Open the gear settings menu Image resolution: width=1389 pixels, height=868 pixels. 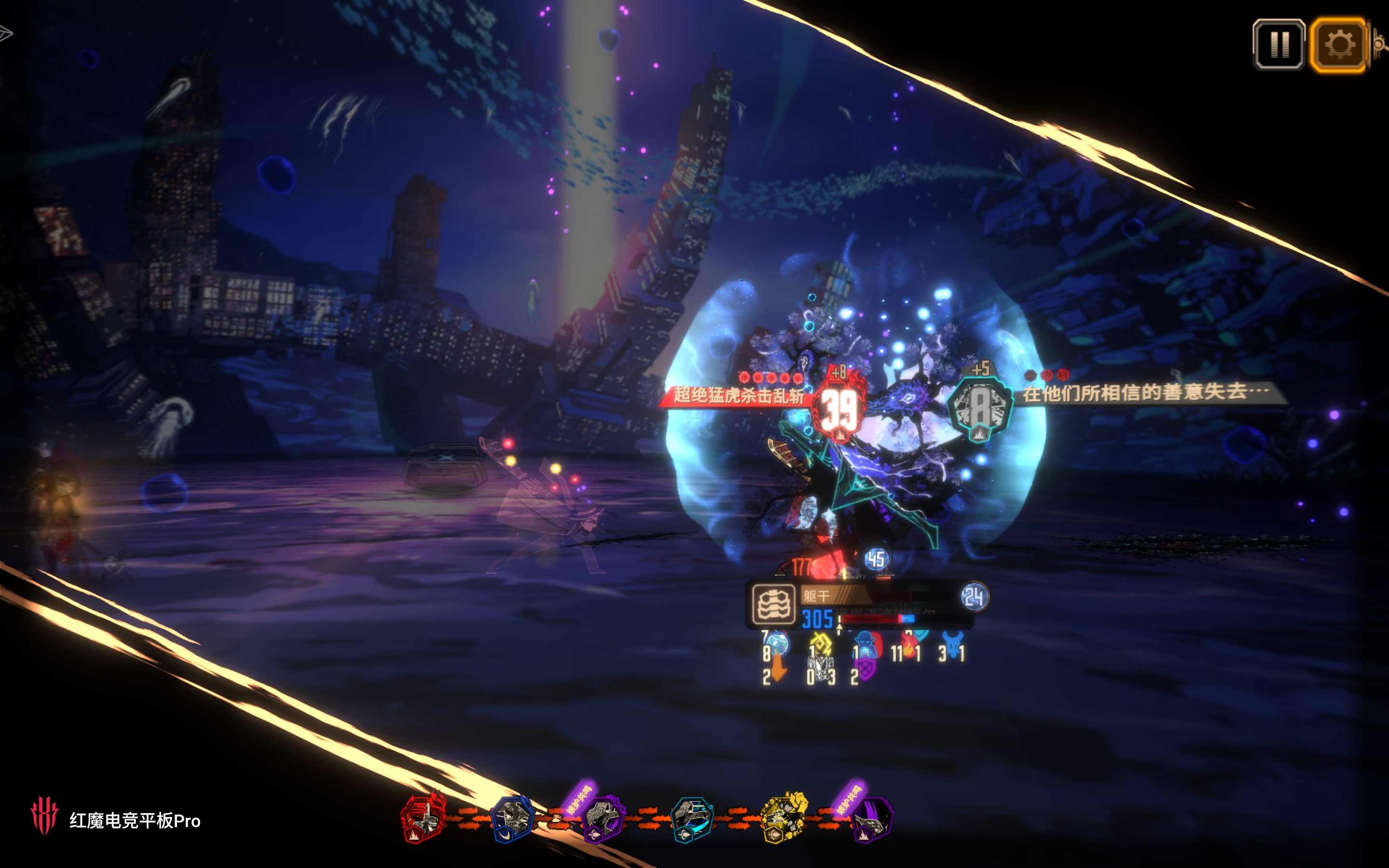pyautogui.click(x=1338, y=45)
